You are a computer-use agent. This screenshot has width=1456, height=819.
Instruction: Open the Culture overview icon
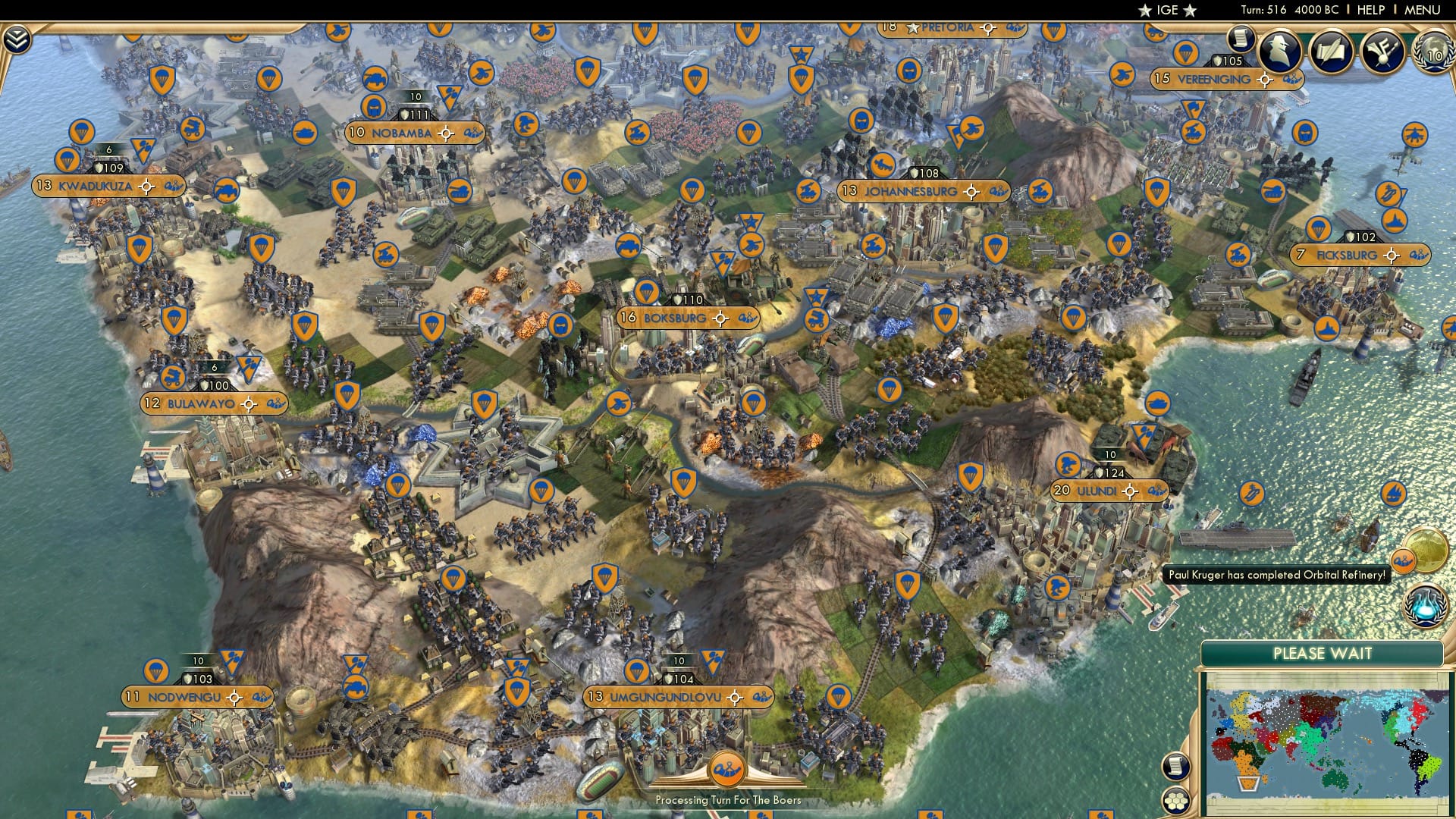tap(1382, 52)
